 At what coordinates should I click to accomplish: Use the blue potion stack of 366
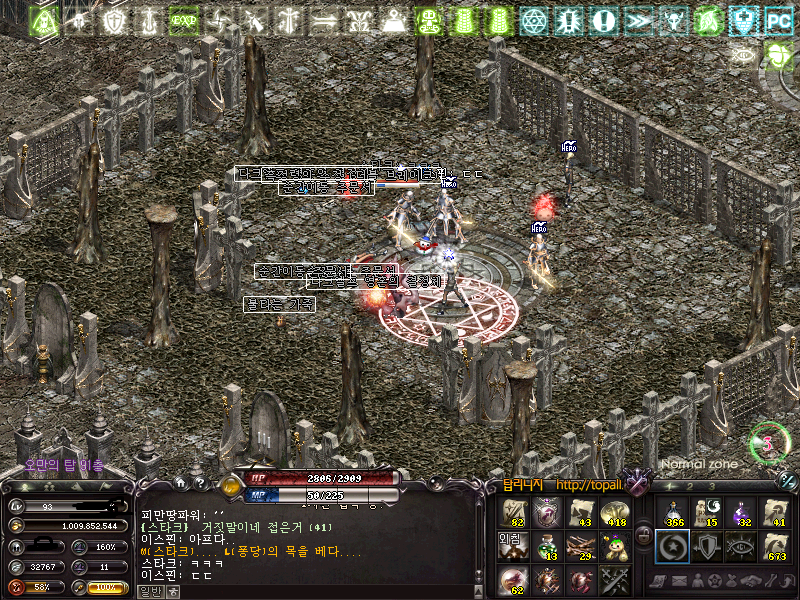[x=673, y=513]
